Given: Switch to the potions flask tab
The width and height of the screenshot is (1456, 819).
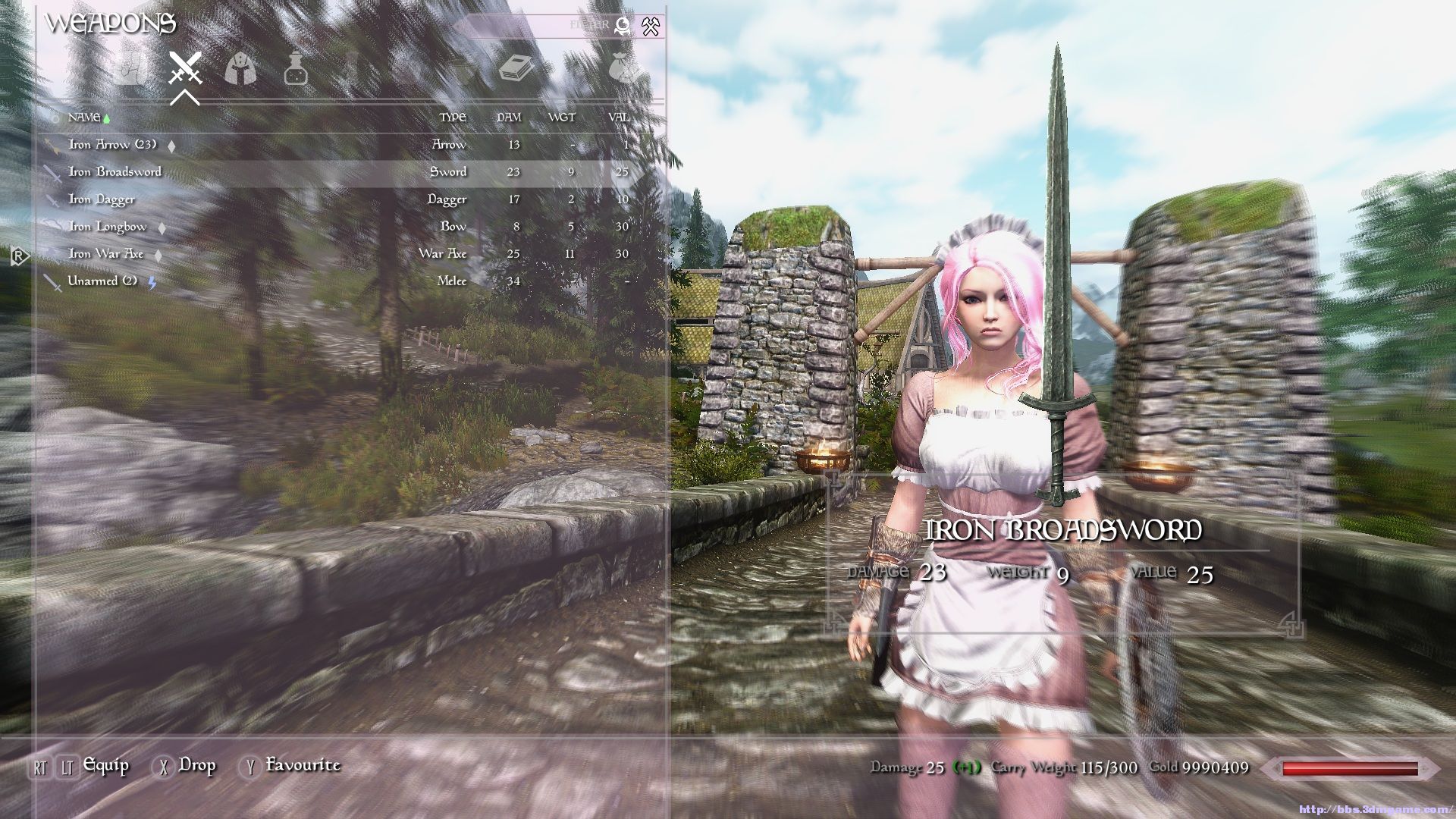Looking at the screenshot, I should [x=295, y=70].
